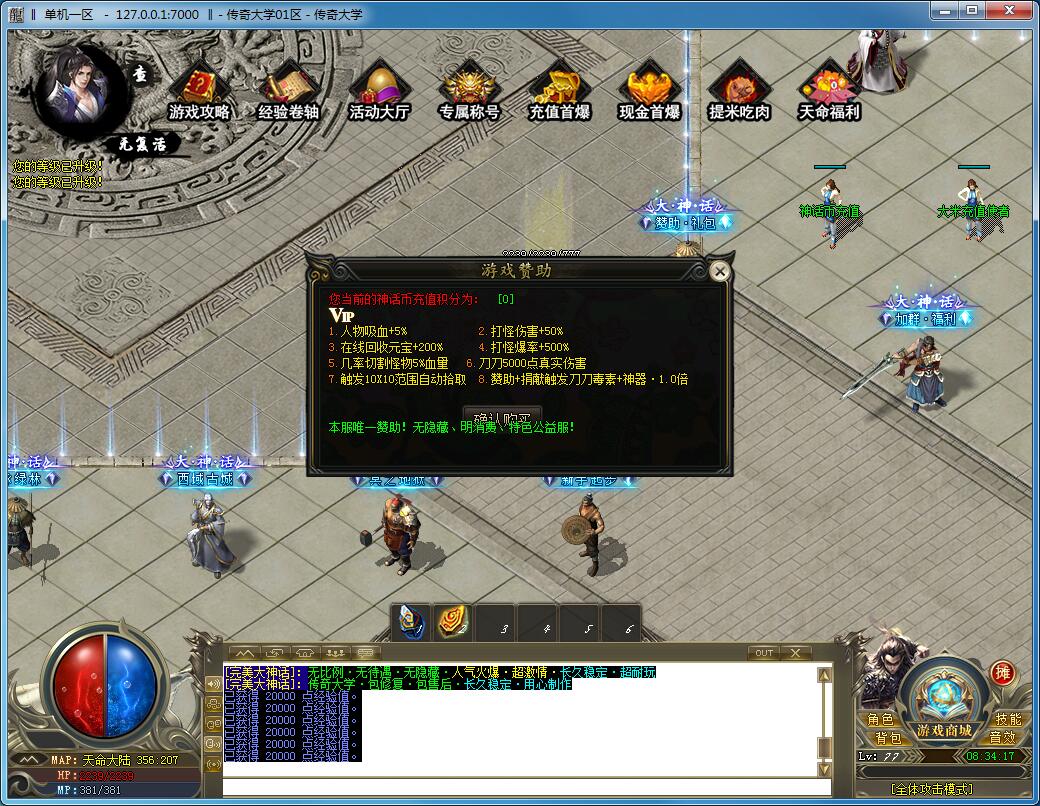
Task: Open the 游戏攻略 game guide
Action: tap(200, 92)
